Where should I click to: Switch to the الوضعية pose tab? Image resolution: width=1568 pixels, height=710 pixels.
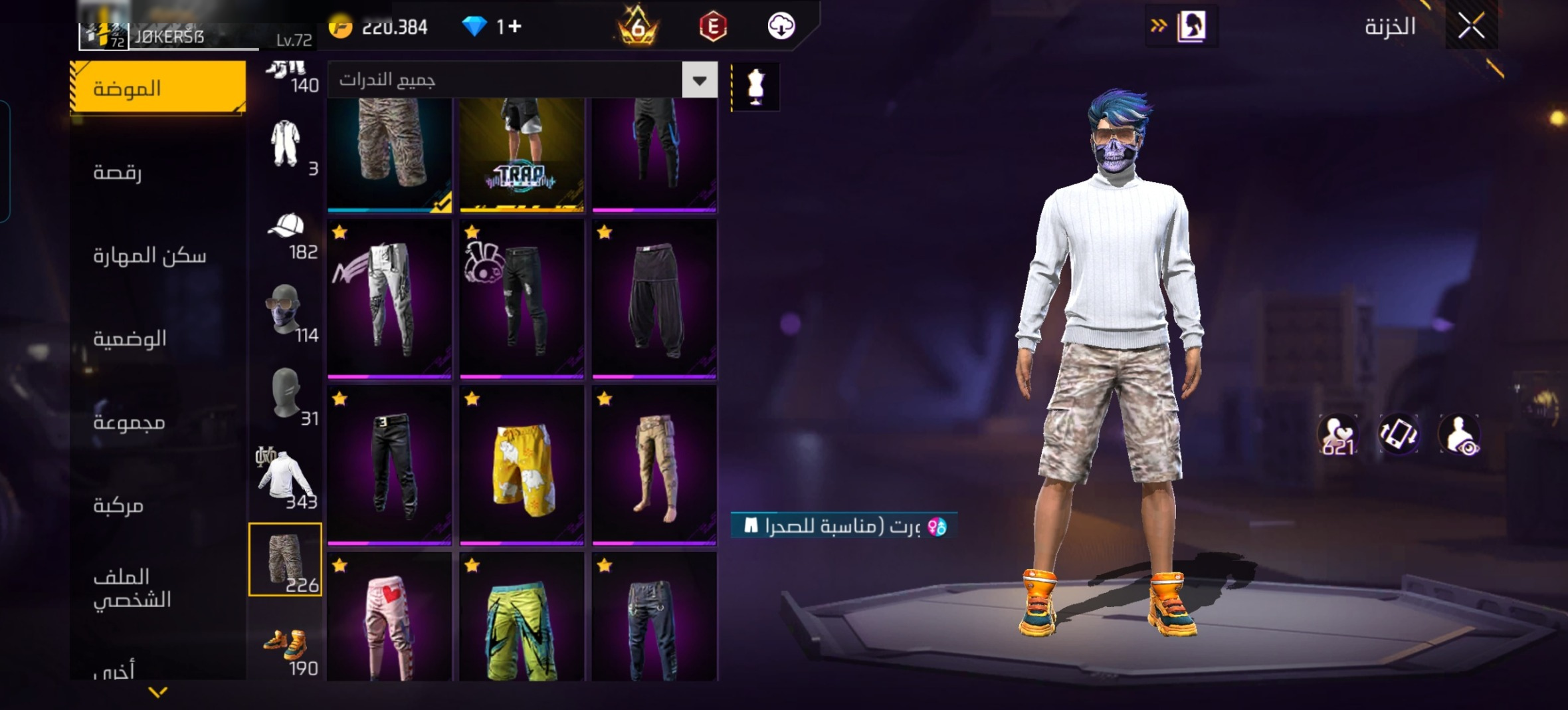130,338
